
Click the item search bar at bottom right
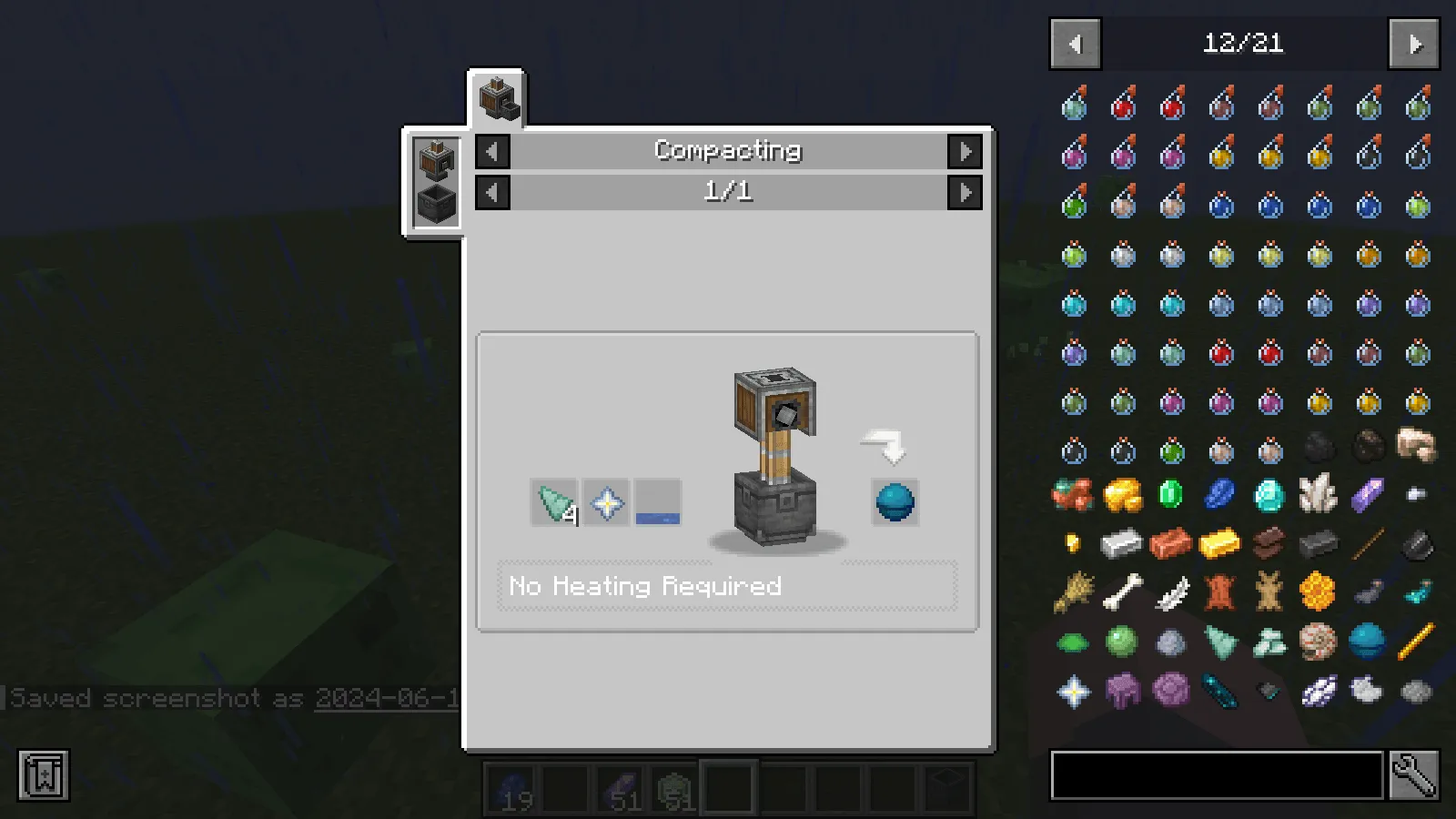[x=1215, y=775]
